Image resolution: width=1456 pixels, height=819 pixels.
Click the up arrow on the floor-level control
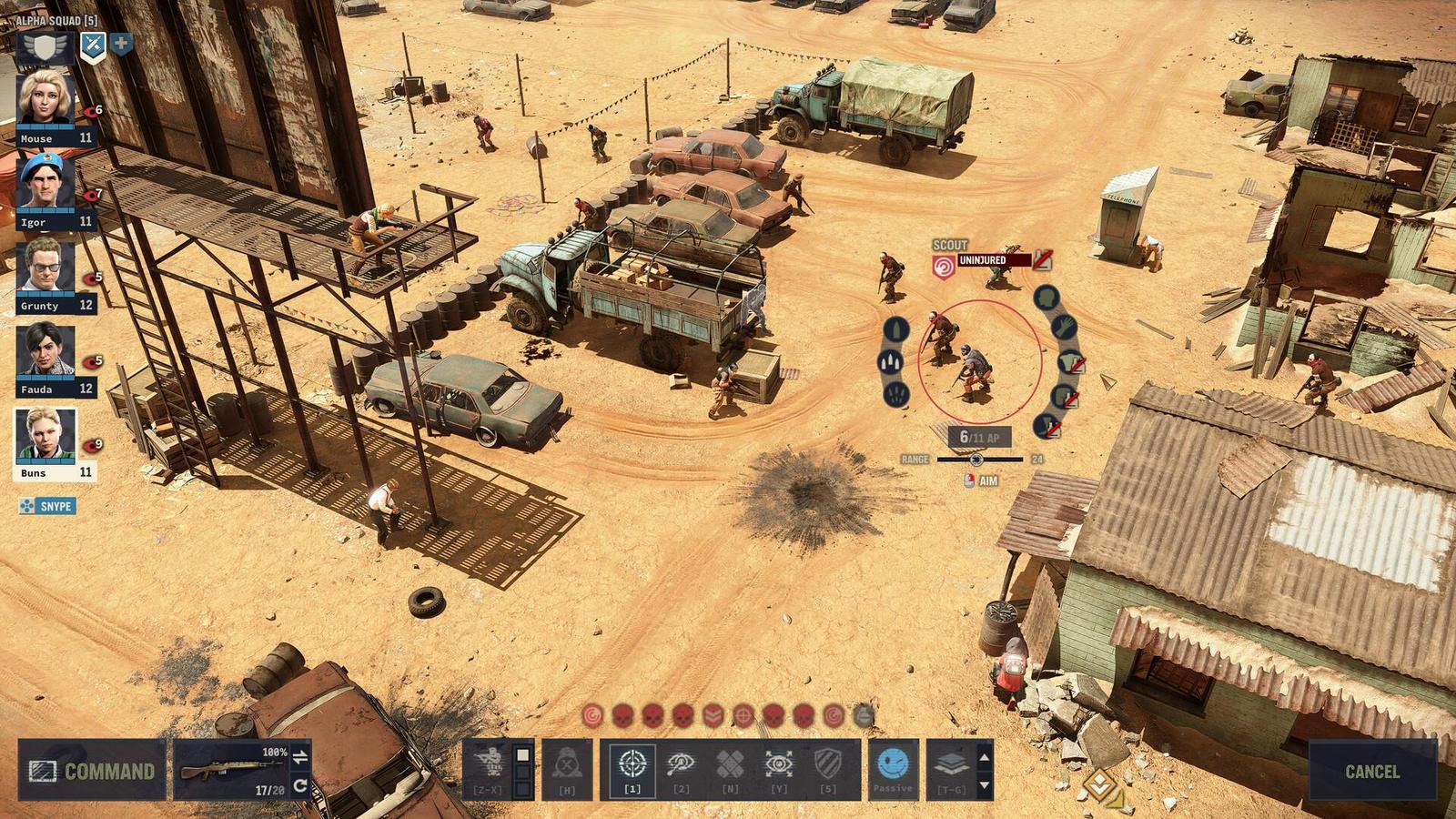[x=984, y=757]
